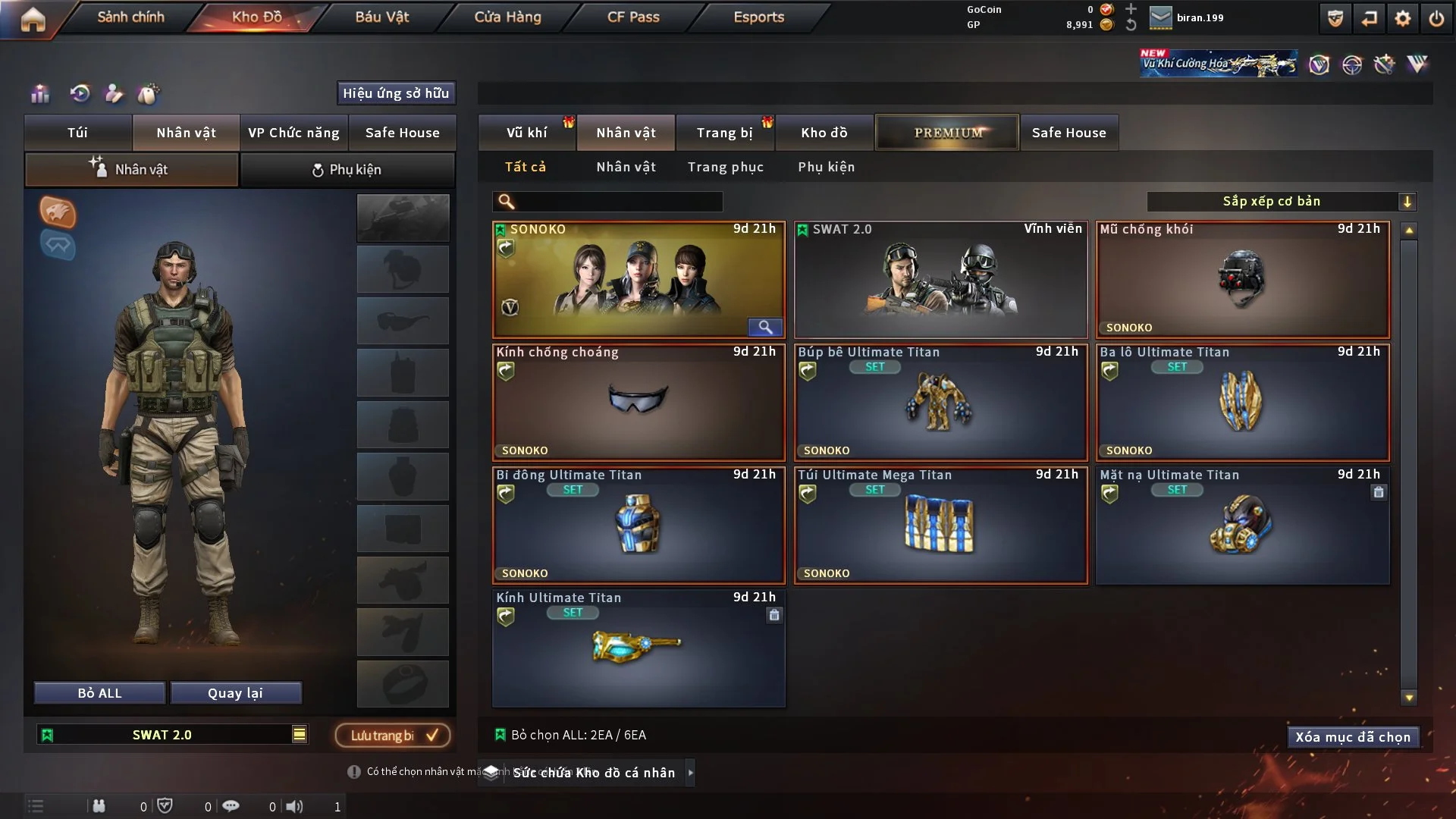This screenshot has height=819, width=1456.
Task: Open Hiệu ứng sở hữu panel
Action: point(396,93)
